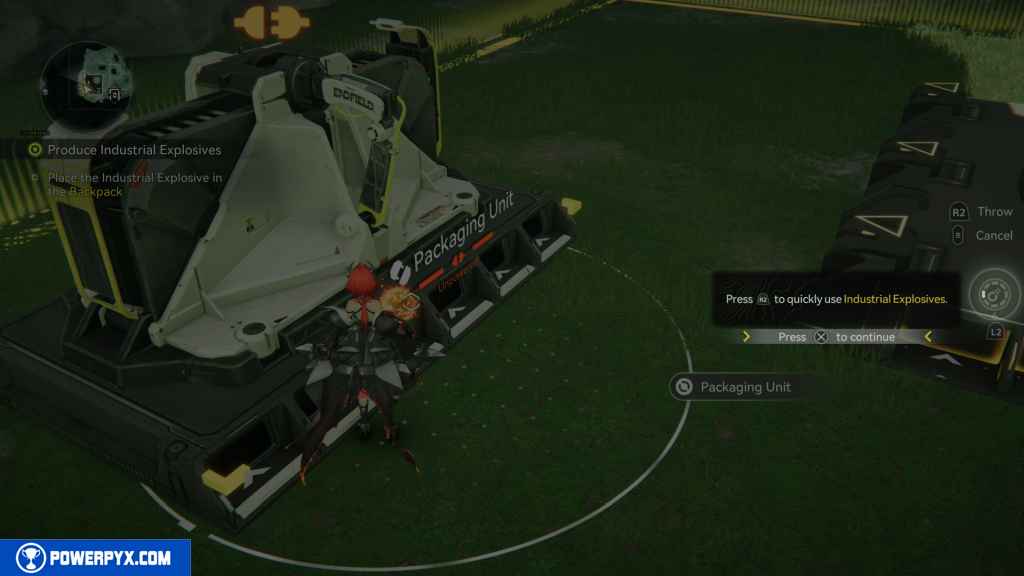1024x576 pixels.
Task: Continue past the Industrial Explosives tutorial tip
Action: [x=836, y=337]
